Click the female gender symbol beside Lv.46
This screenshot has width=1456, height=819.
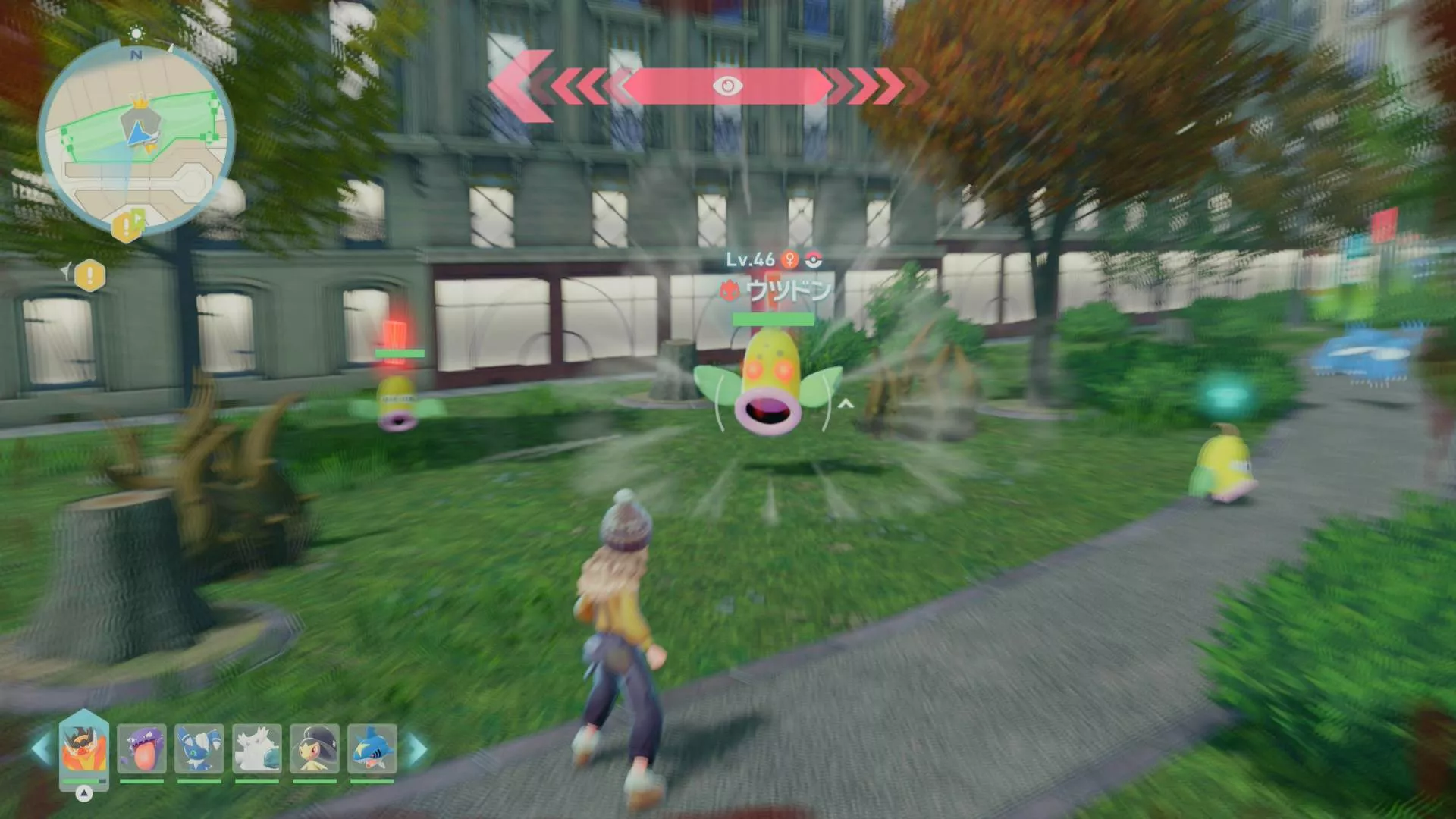coord(789,259)
